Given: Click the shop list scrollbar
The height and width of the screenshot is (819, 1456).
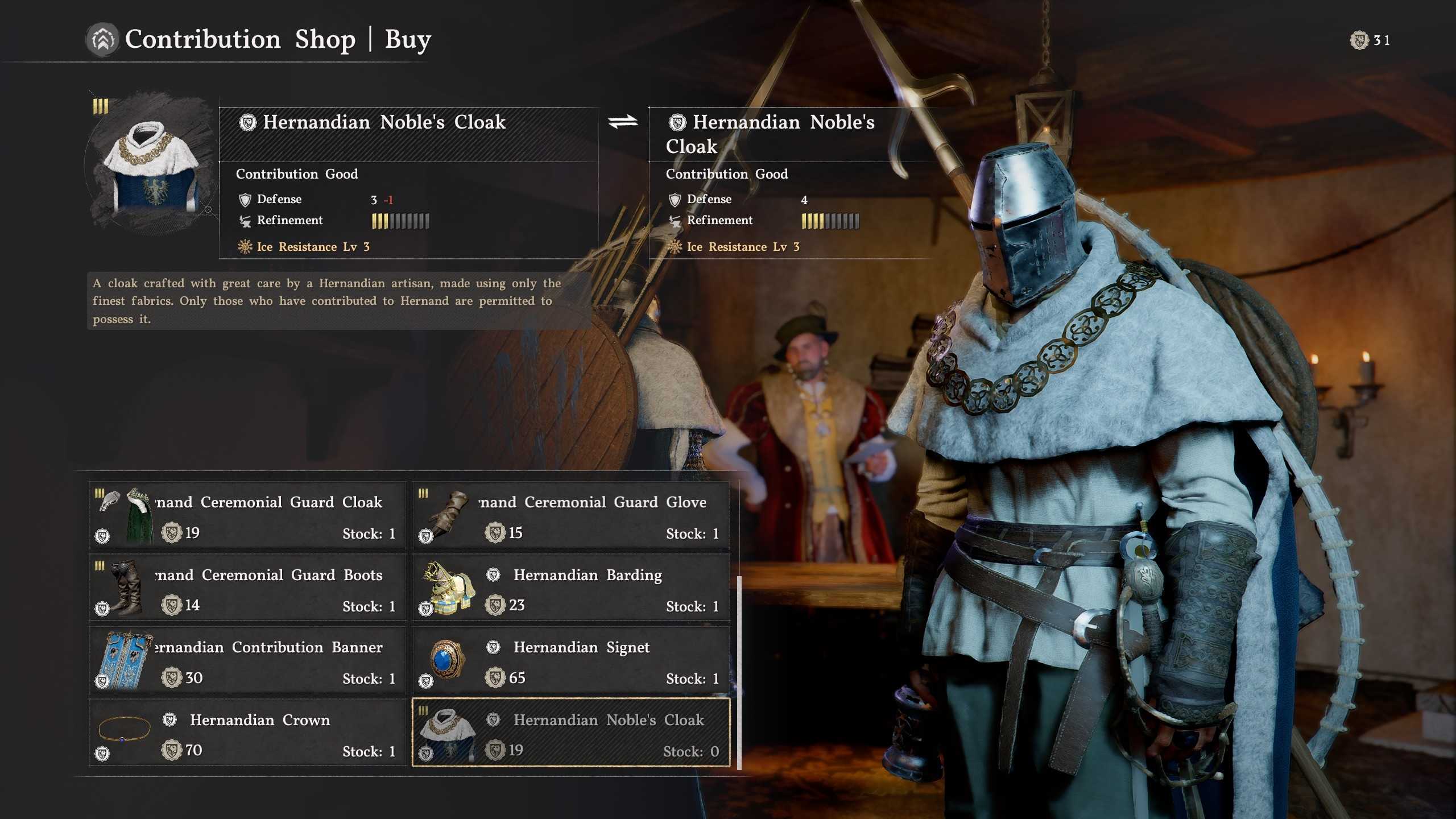Looking at the screenshot, I should point(739,671).
